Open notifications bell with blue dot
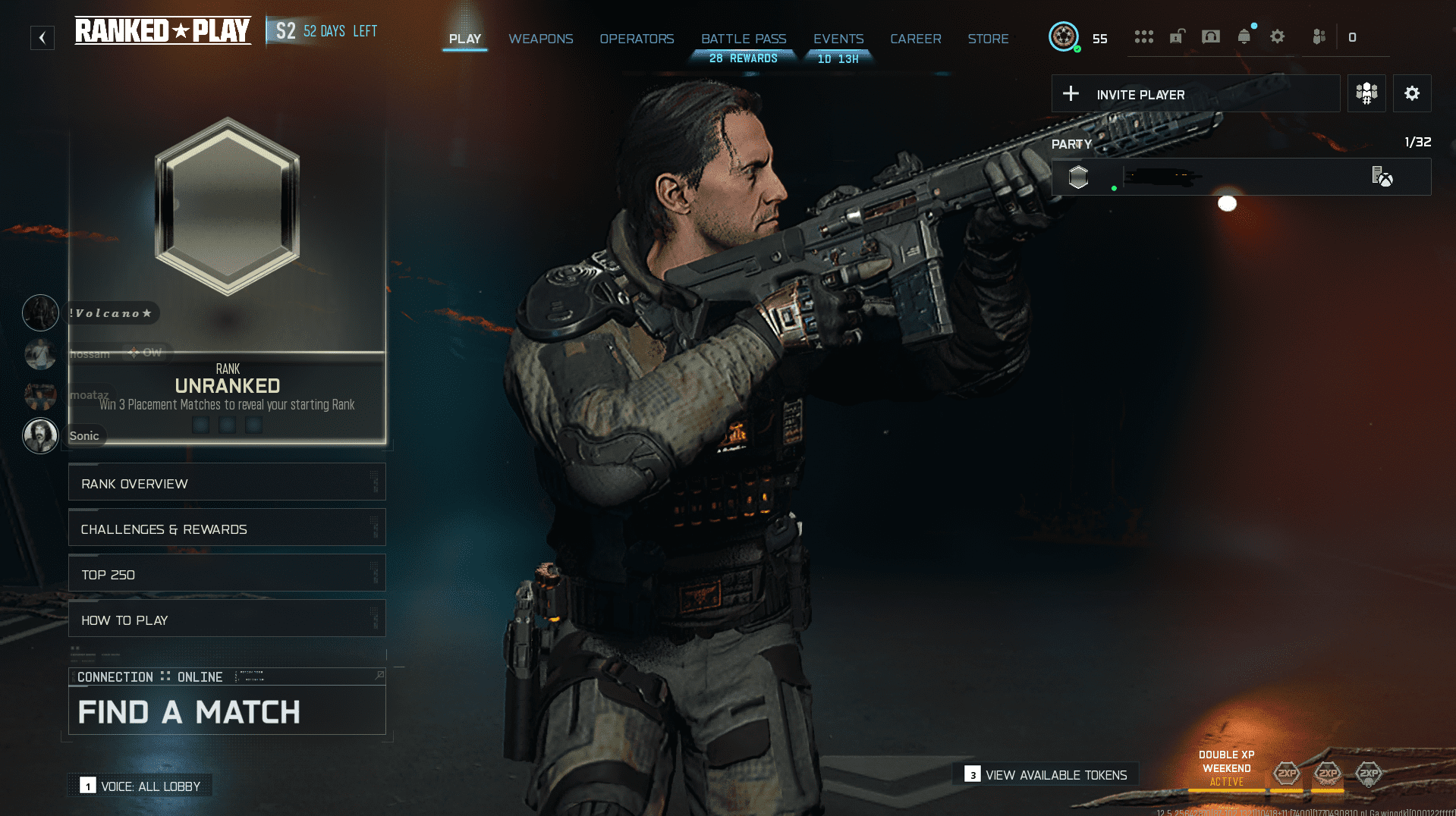 tap(1244, 36)
